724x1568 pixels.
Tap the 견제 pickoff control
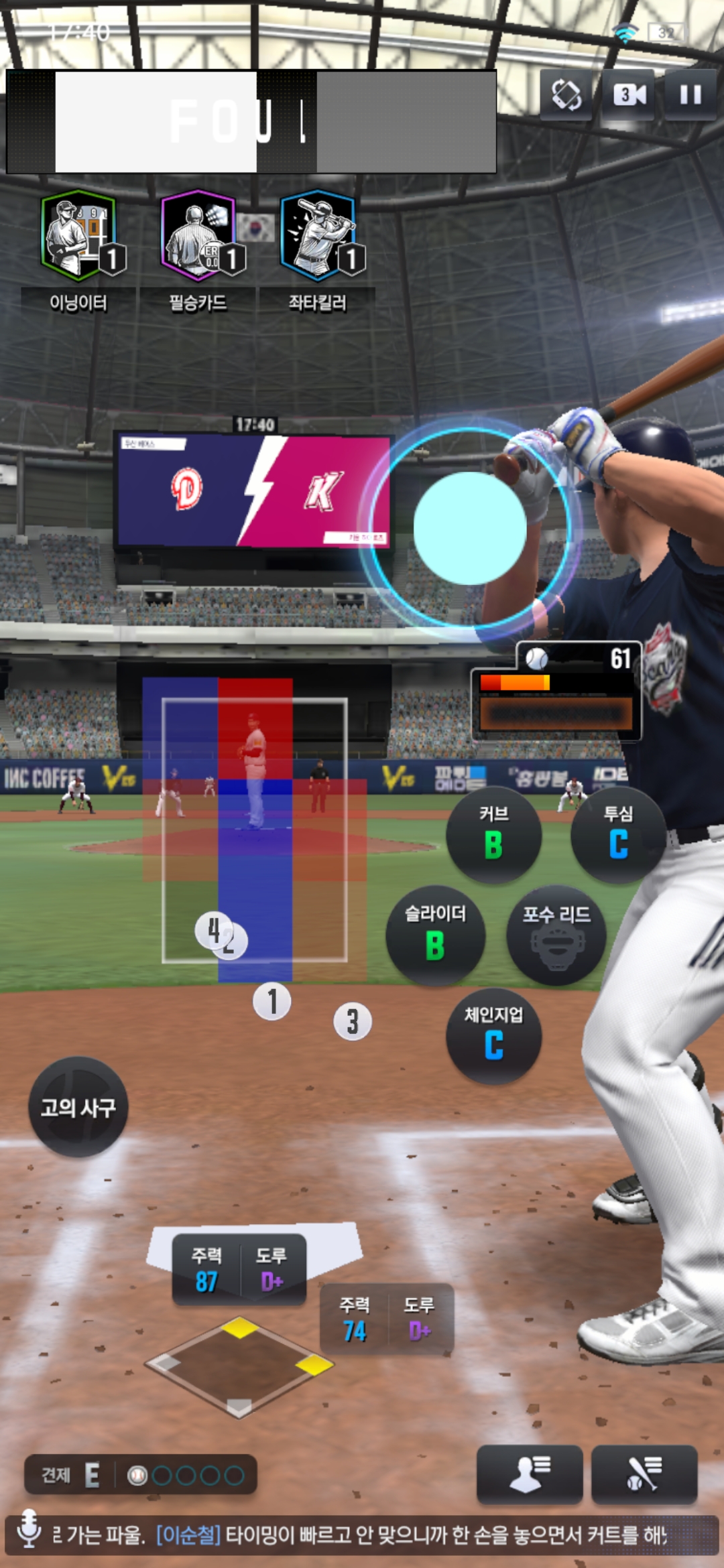tap(140, 1474)
